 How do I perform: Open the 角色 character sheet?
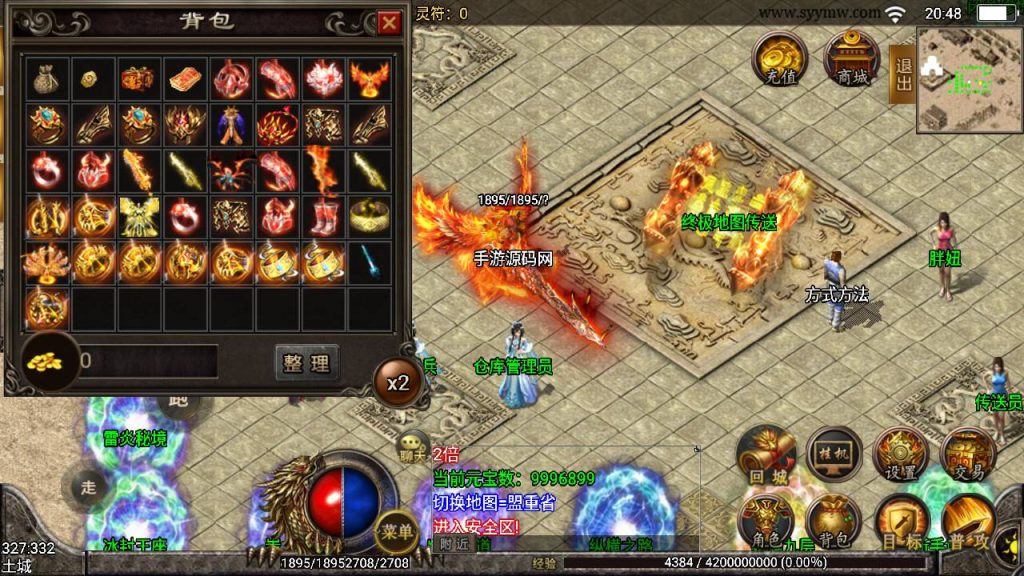766,524
